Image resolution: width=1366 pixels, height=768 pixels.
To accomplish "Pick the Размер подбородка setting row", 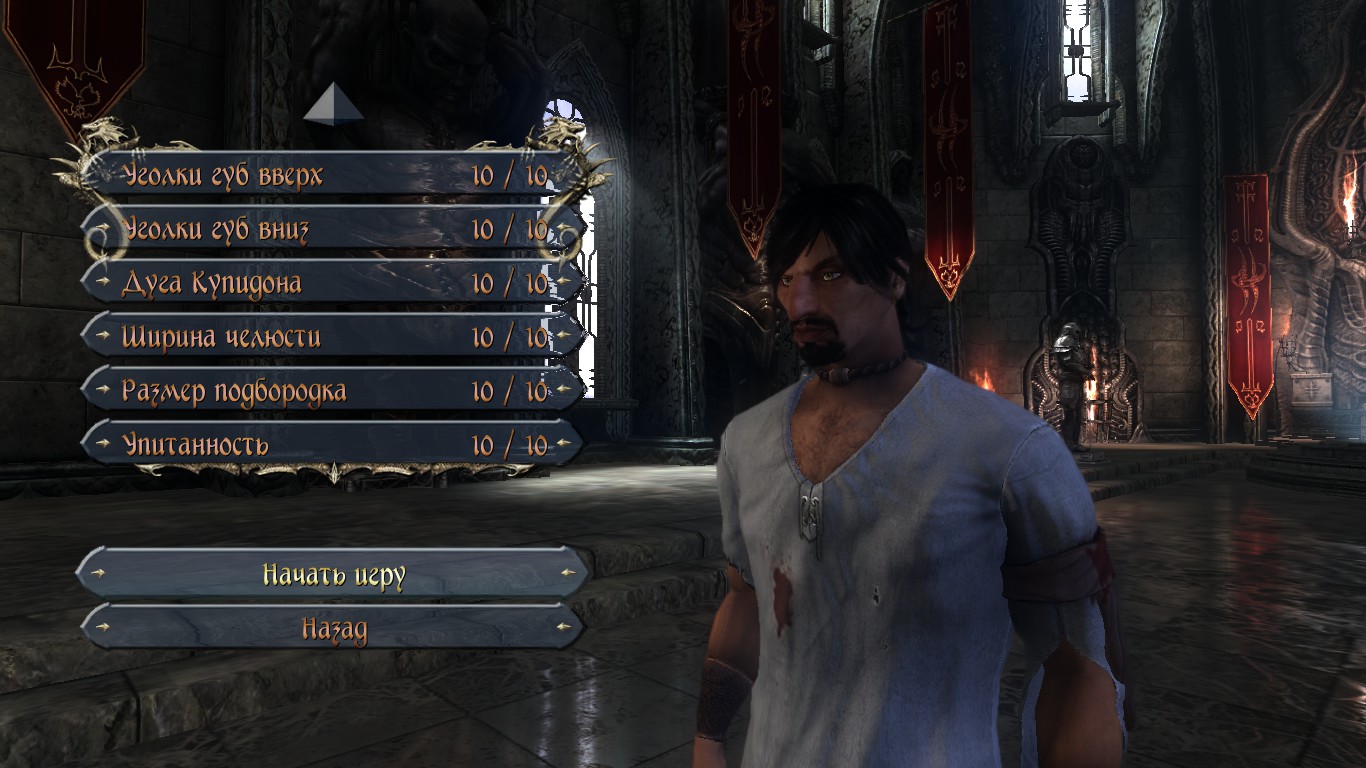I will [330, 391].
